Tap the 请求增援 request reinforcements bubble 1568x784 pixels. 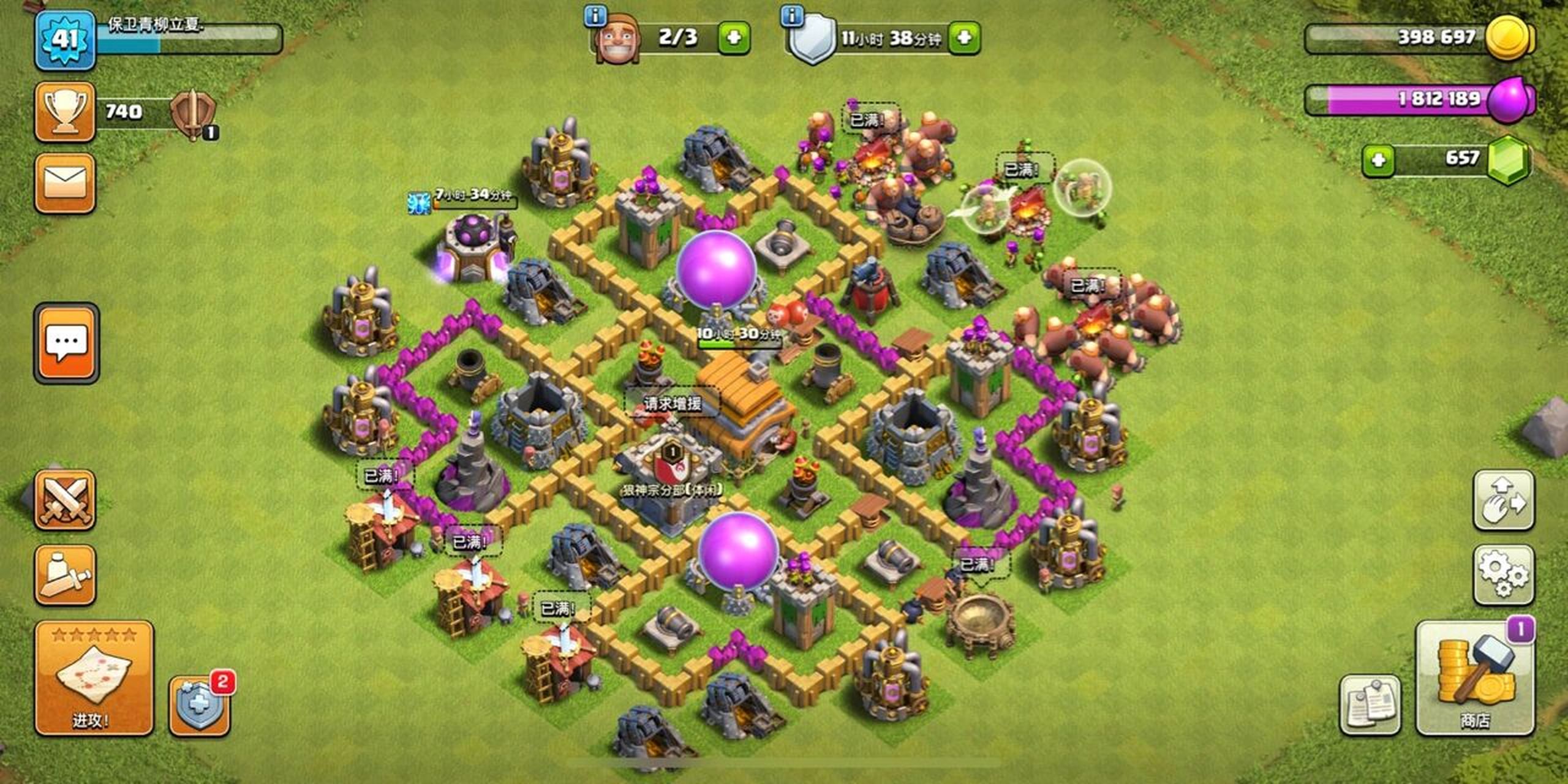click(673, 403)
